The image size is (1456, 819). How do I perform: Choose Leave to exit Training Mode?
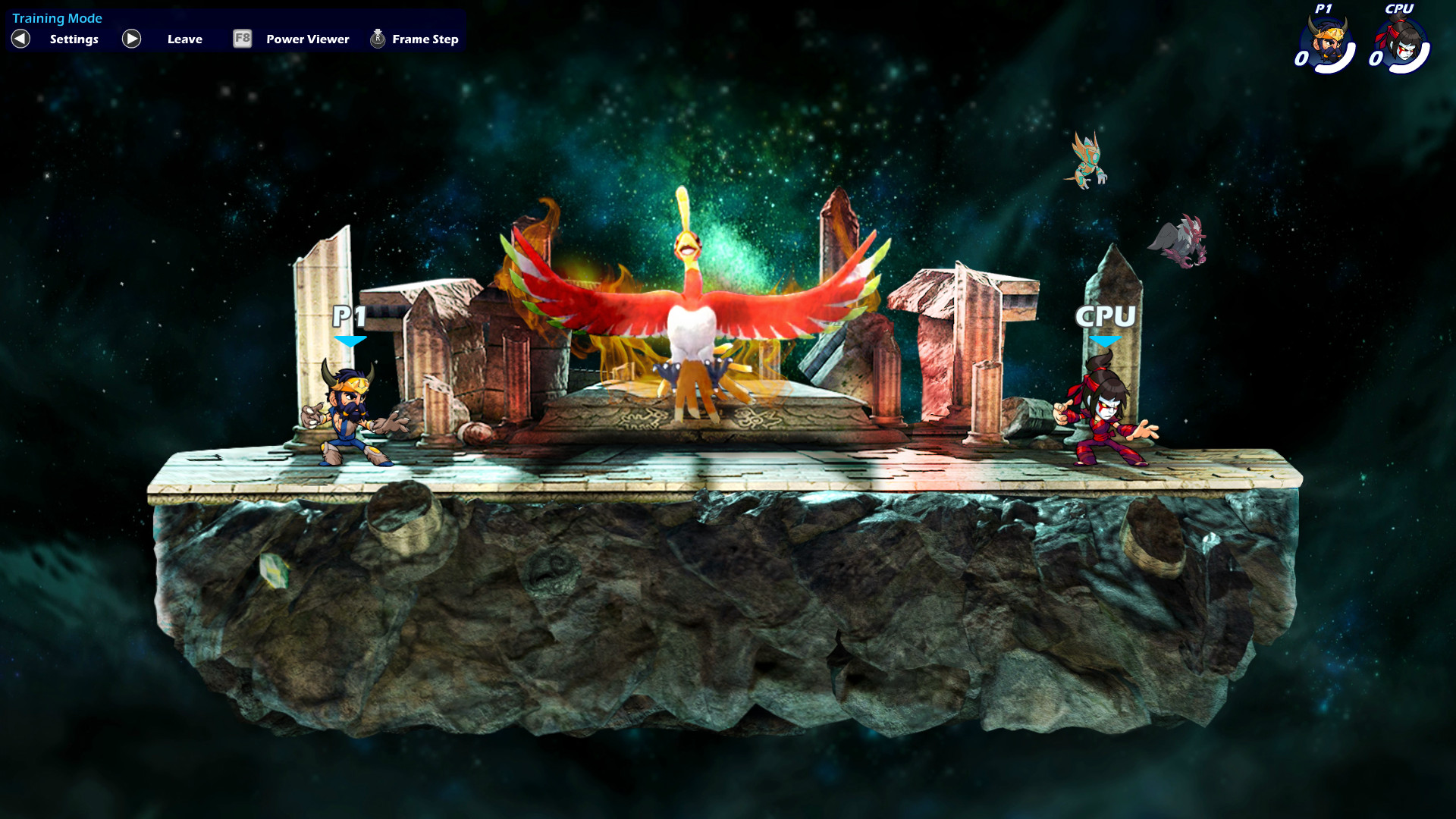point(184,39)
